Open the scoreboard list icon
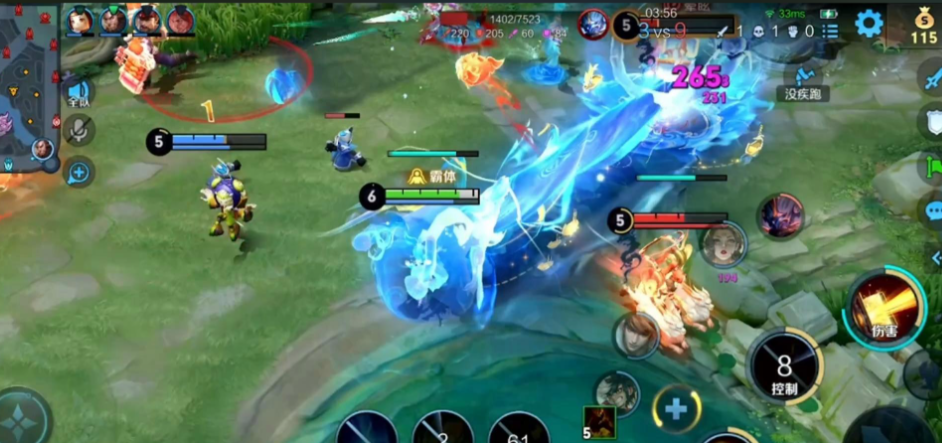942x443 pixels. 829,31
